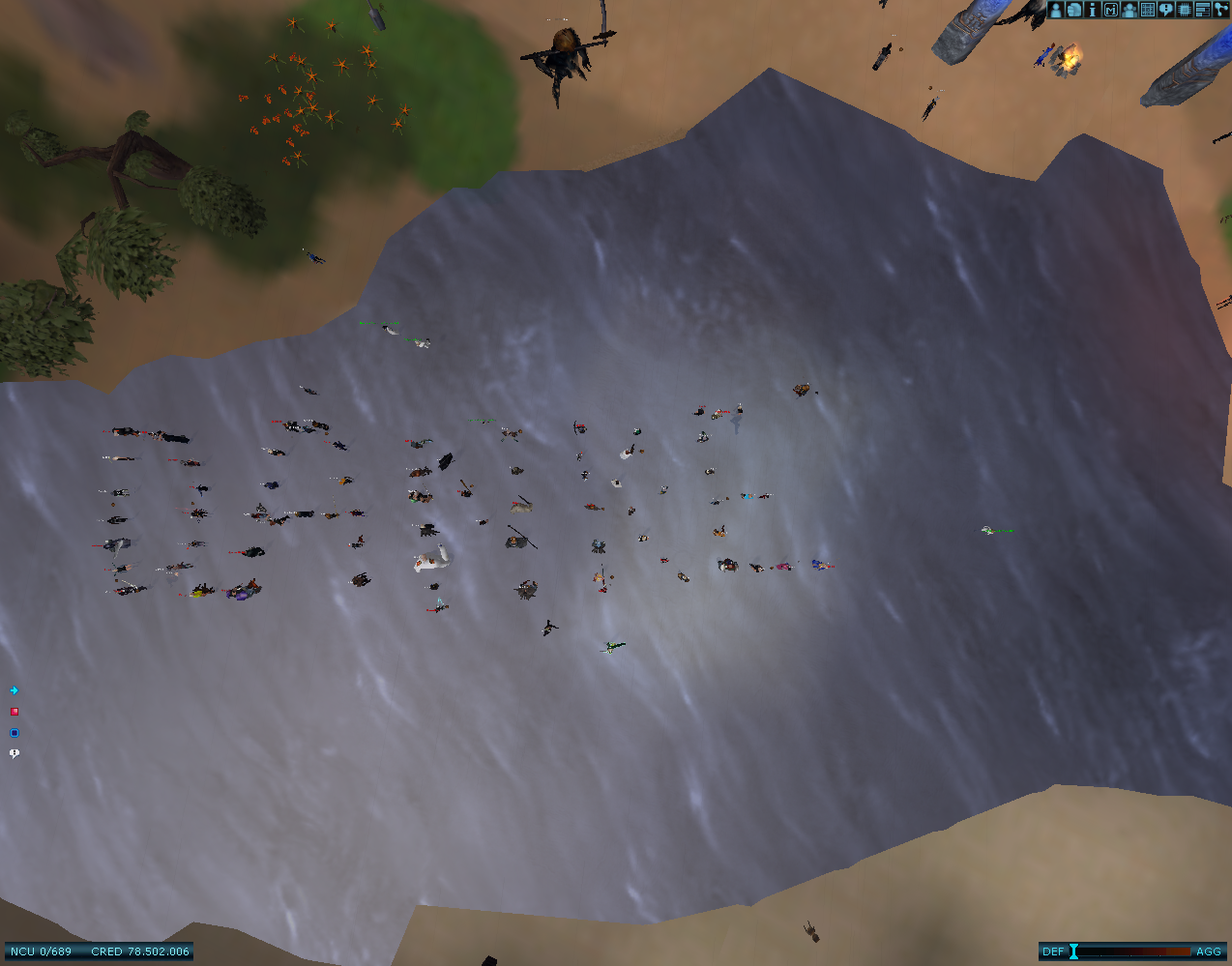Image resolution: width=1232 pixels, height=966 pixels.
Task: Click the boxed "M" icon in top menu
Action: (1111, 10)
